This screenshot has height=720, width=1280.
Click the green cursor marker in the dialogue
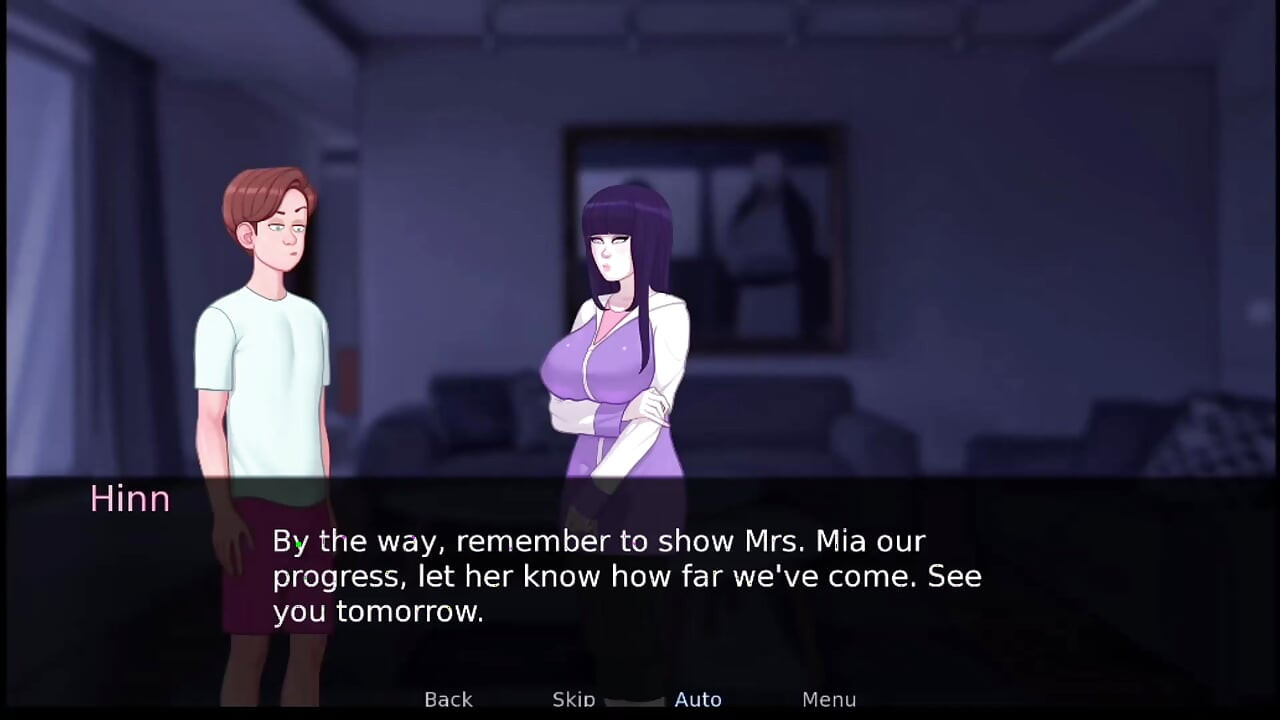[297, 543]
